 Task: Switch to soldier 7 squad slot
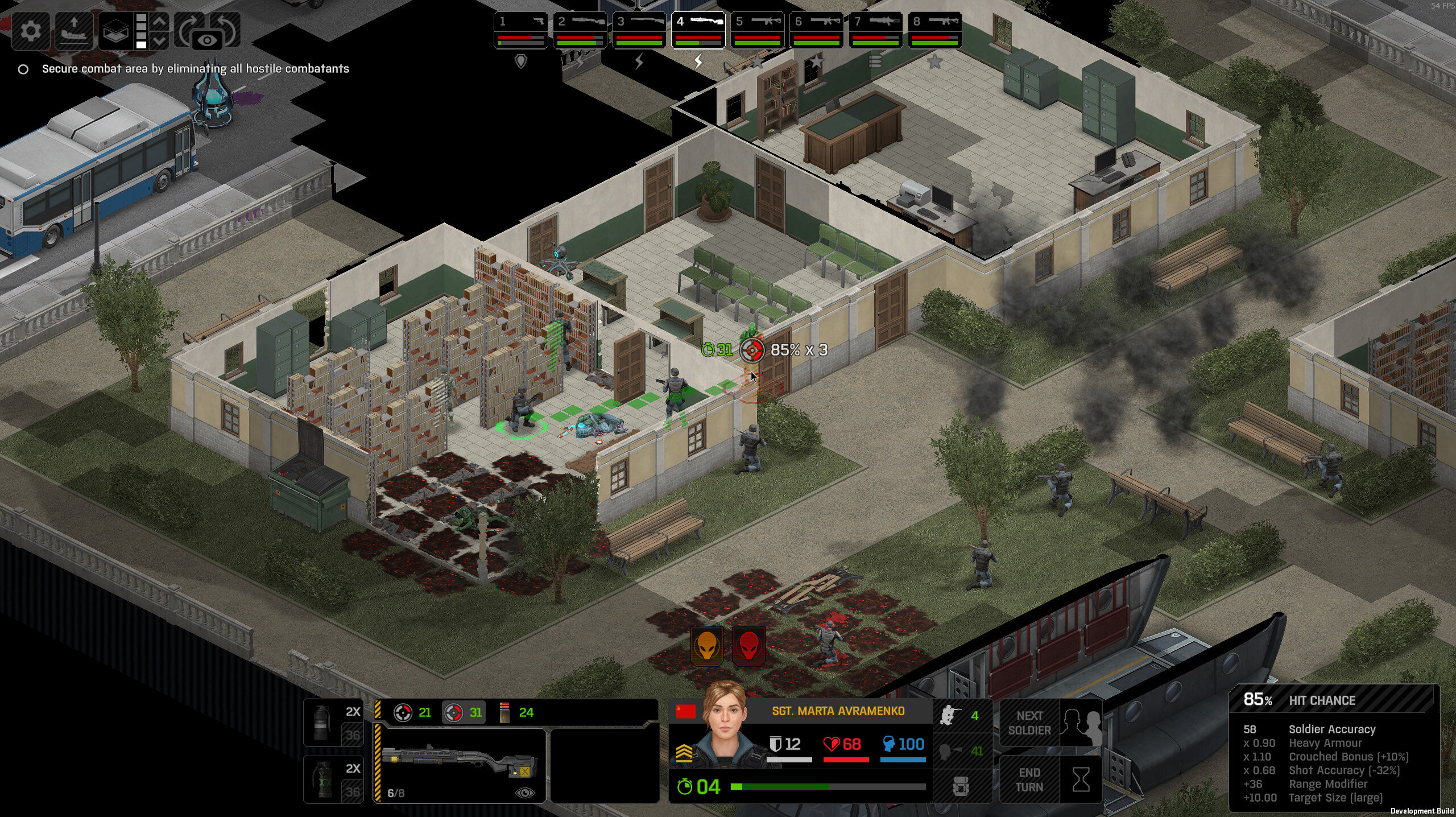click(x=875, y=30)
